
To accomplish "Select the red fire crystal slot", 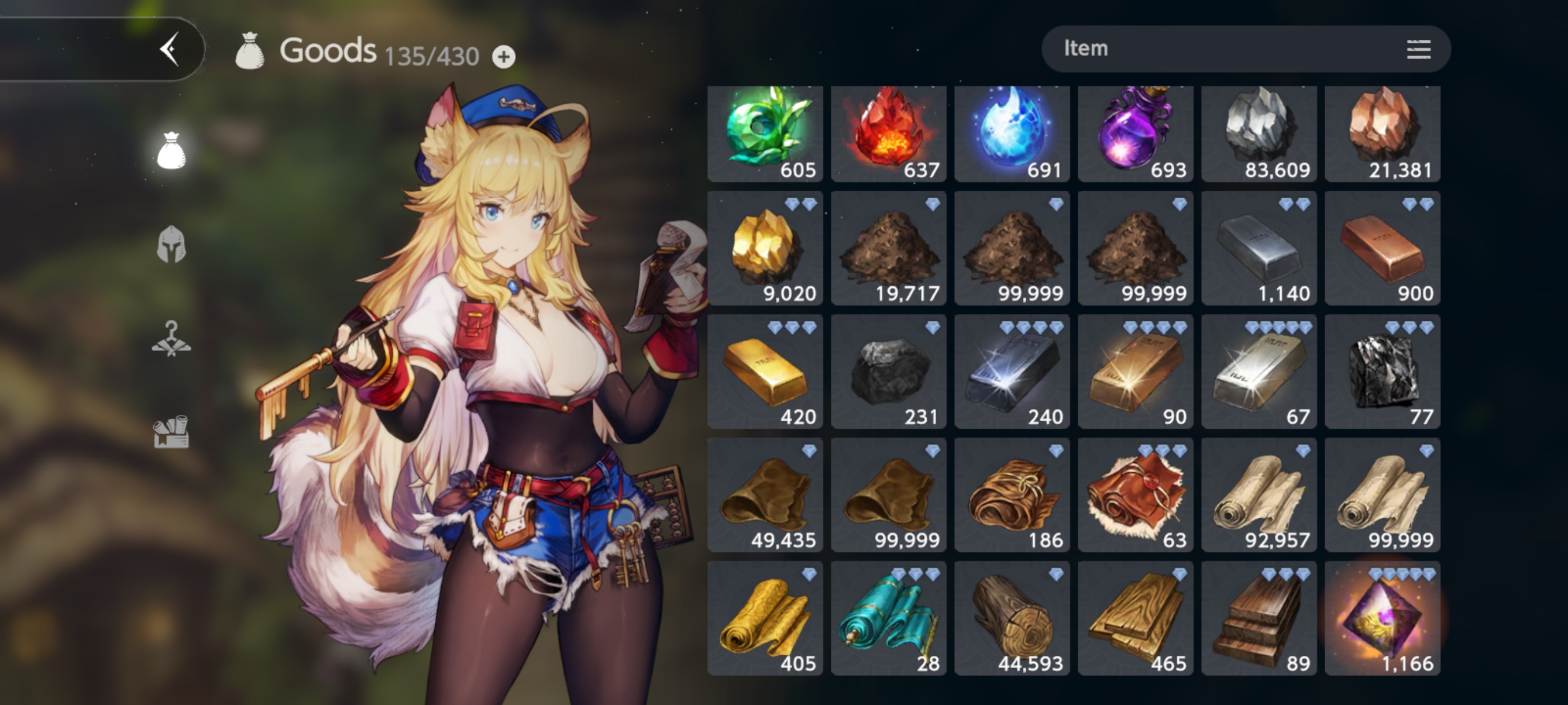I will coord(889,134).
